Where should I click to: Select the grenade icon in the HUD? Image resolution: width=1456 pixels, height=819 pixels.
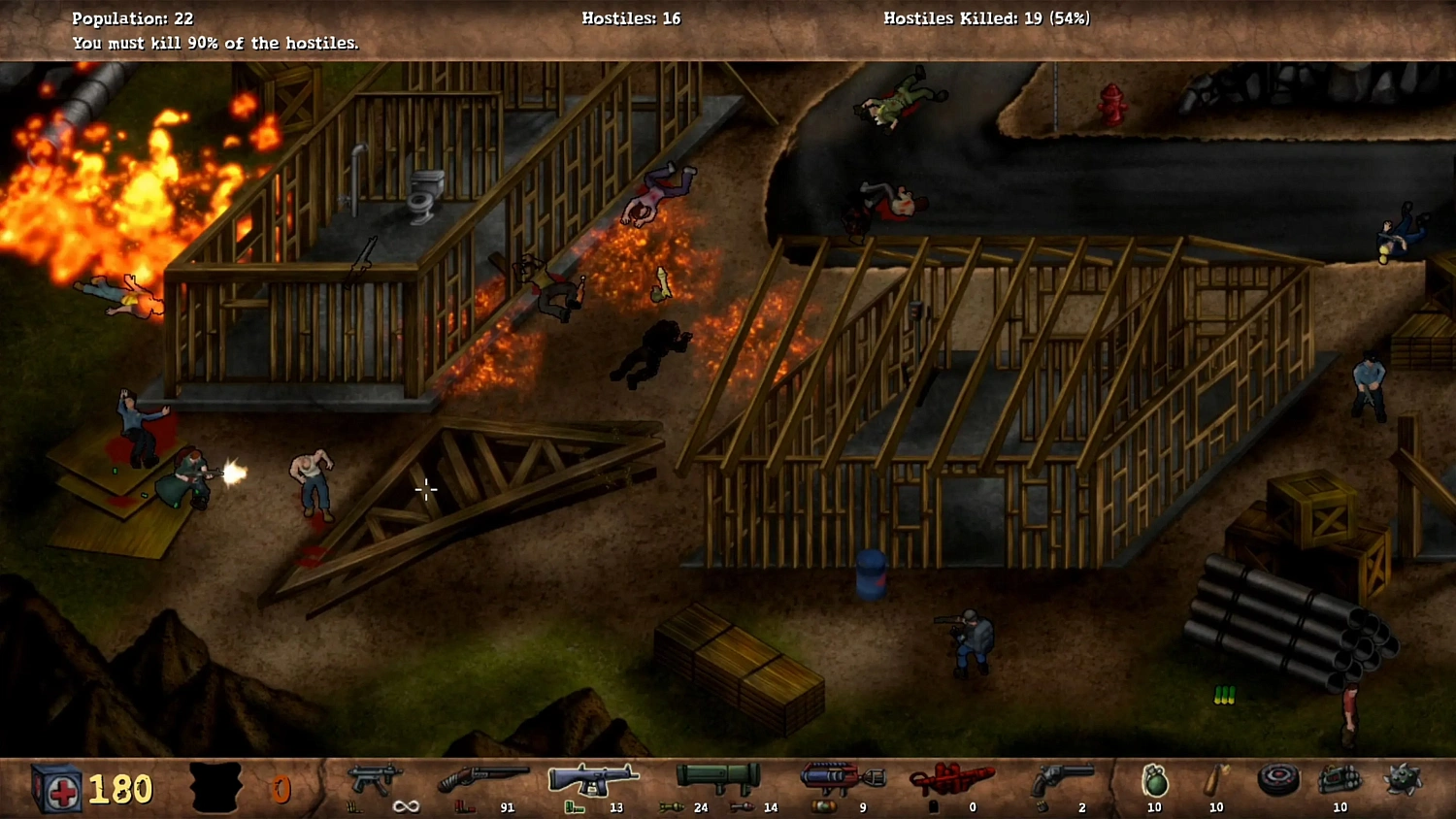[1153, 782]
